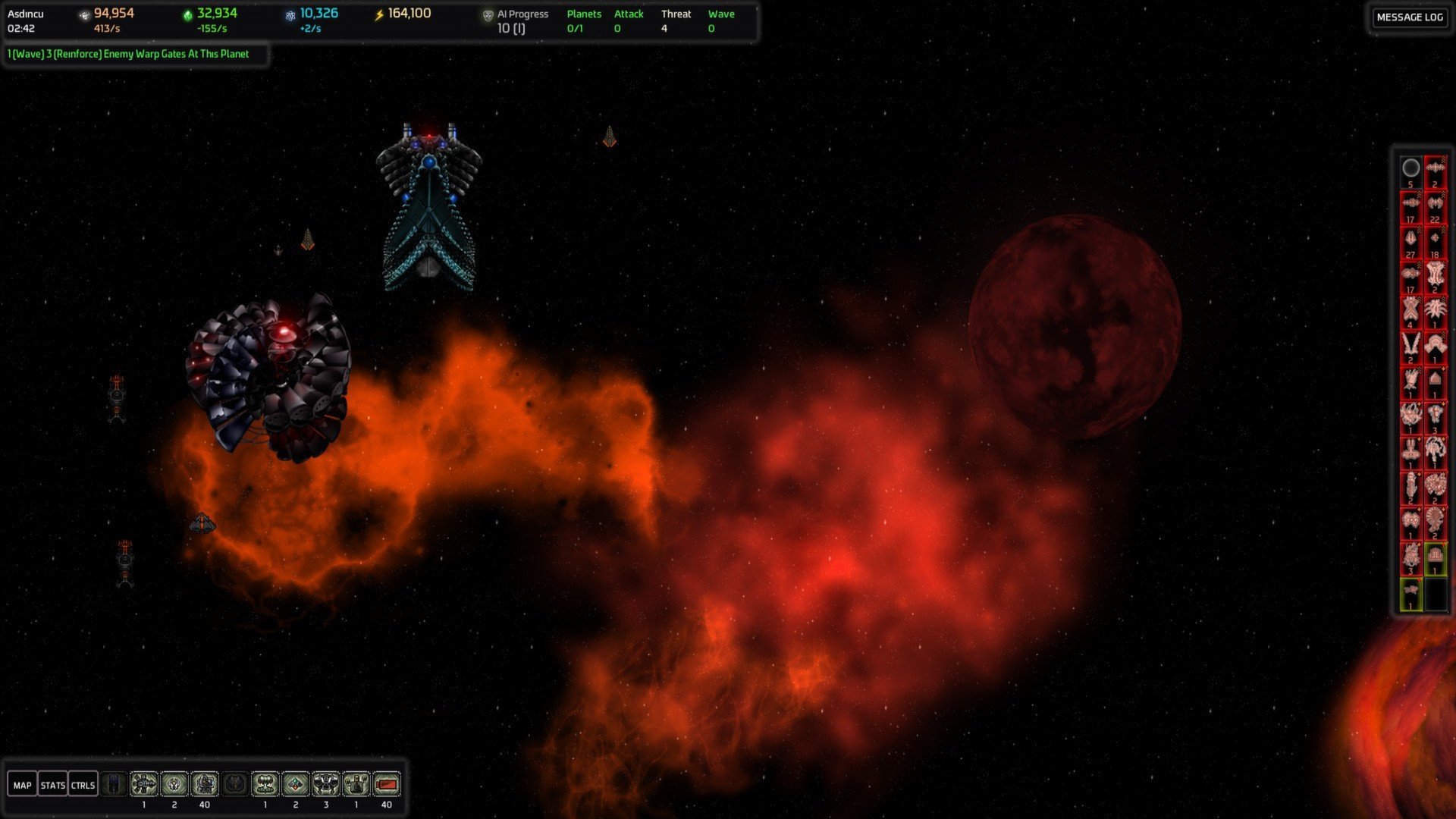Click the enemy ship entry showing count 27
Screen dimensions: 1456x819
pyautogui.click(x=1410, y=242)
